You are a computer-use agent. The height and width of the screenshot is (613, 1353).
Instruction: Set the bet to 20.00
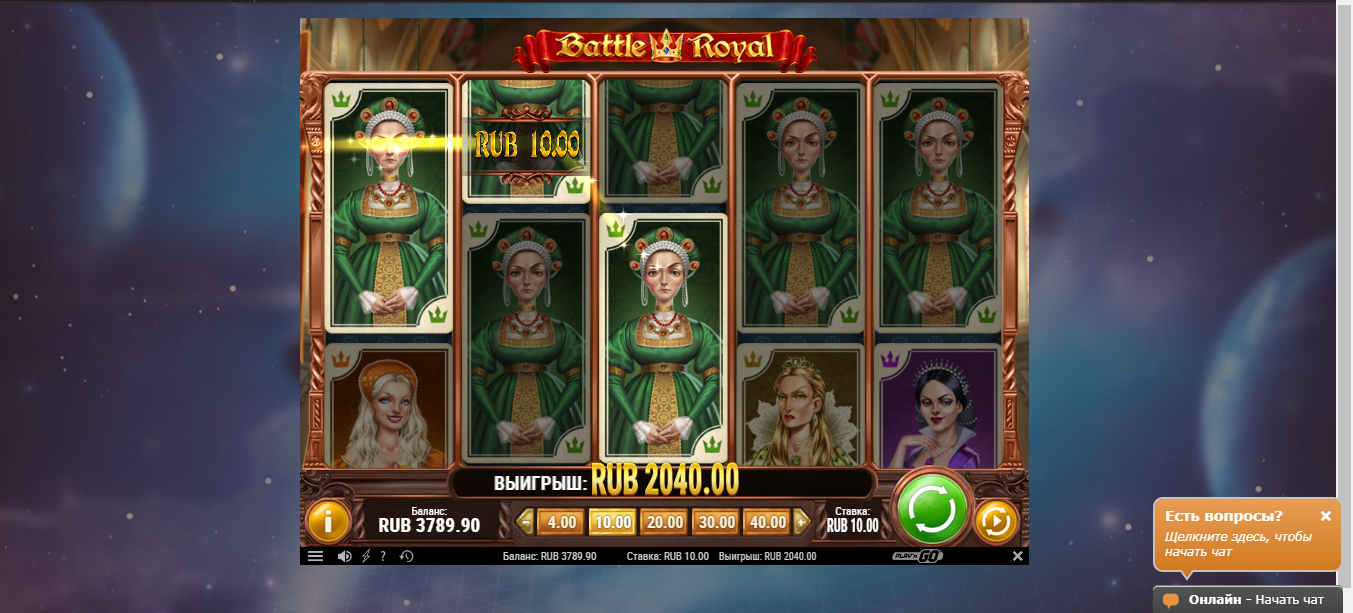[x=664, y=522]
